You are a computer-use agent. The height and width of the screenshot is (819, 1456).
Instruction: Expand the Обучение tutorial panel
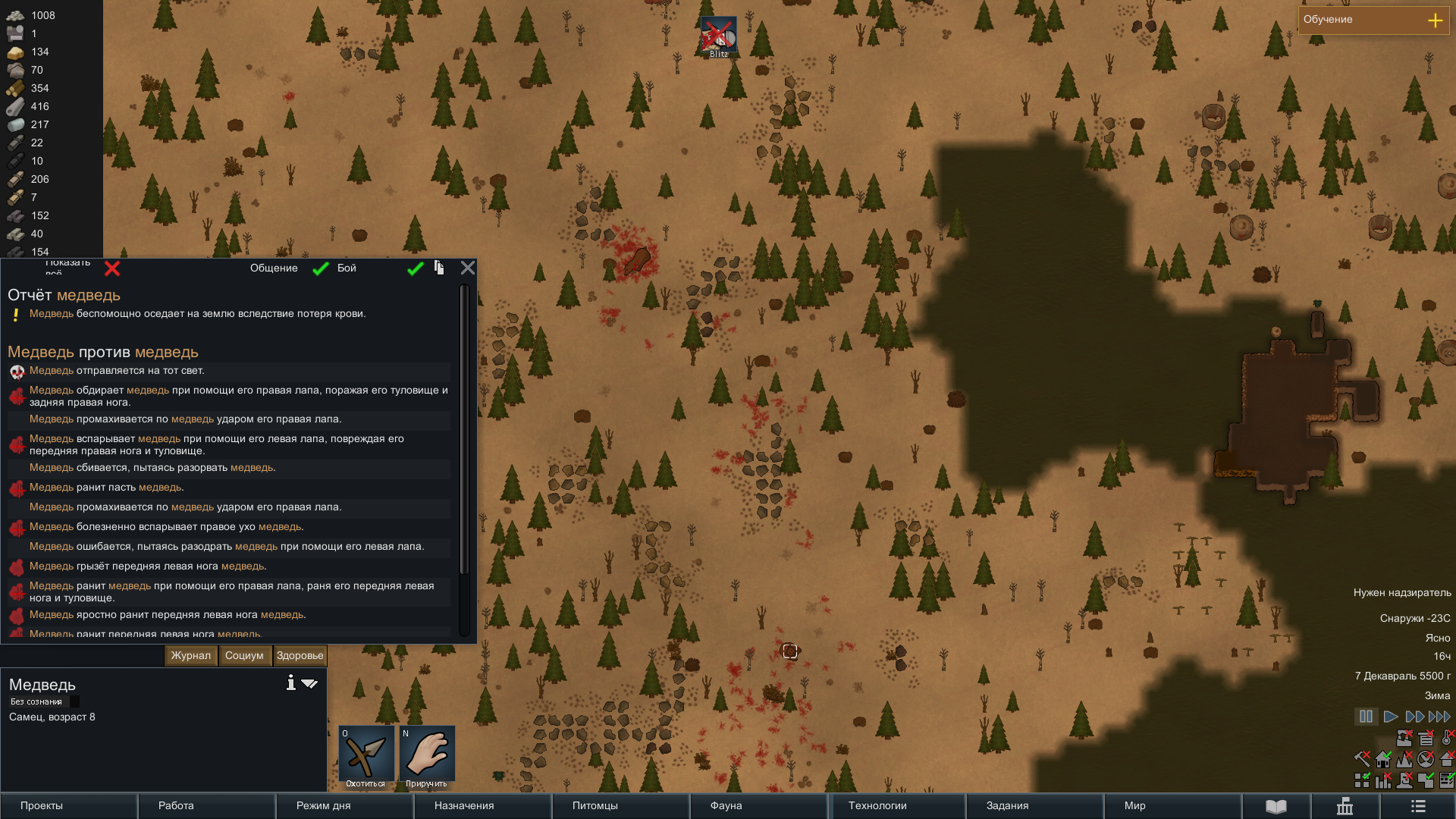1435,20
